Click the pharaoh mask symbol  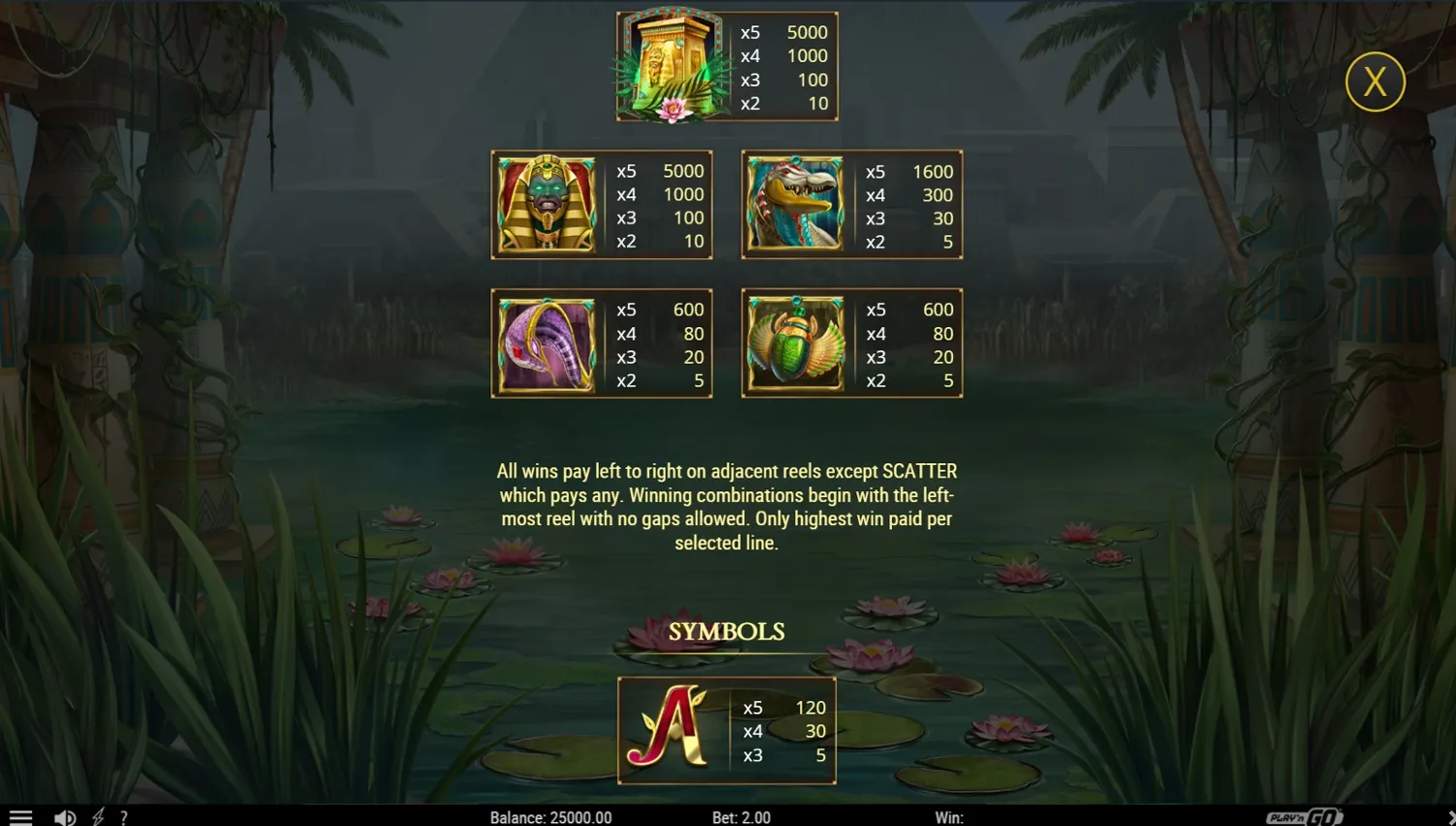546,204
